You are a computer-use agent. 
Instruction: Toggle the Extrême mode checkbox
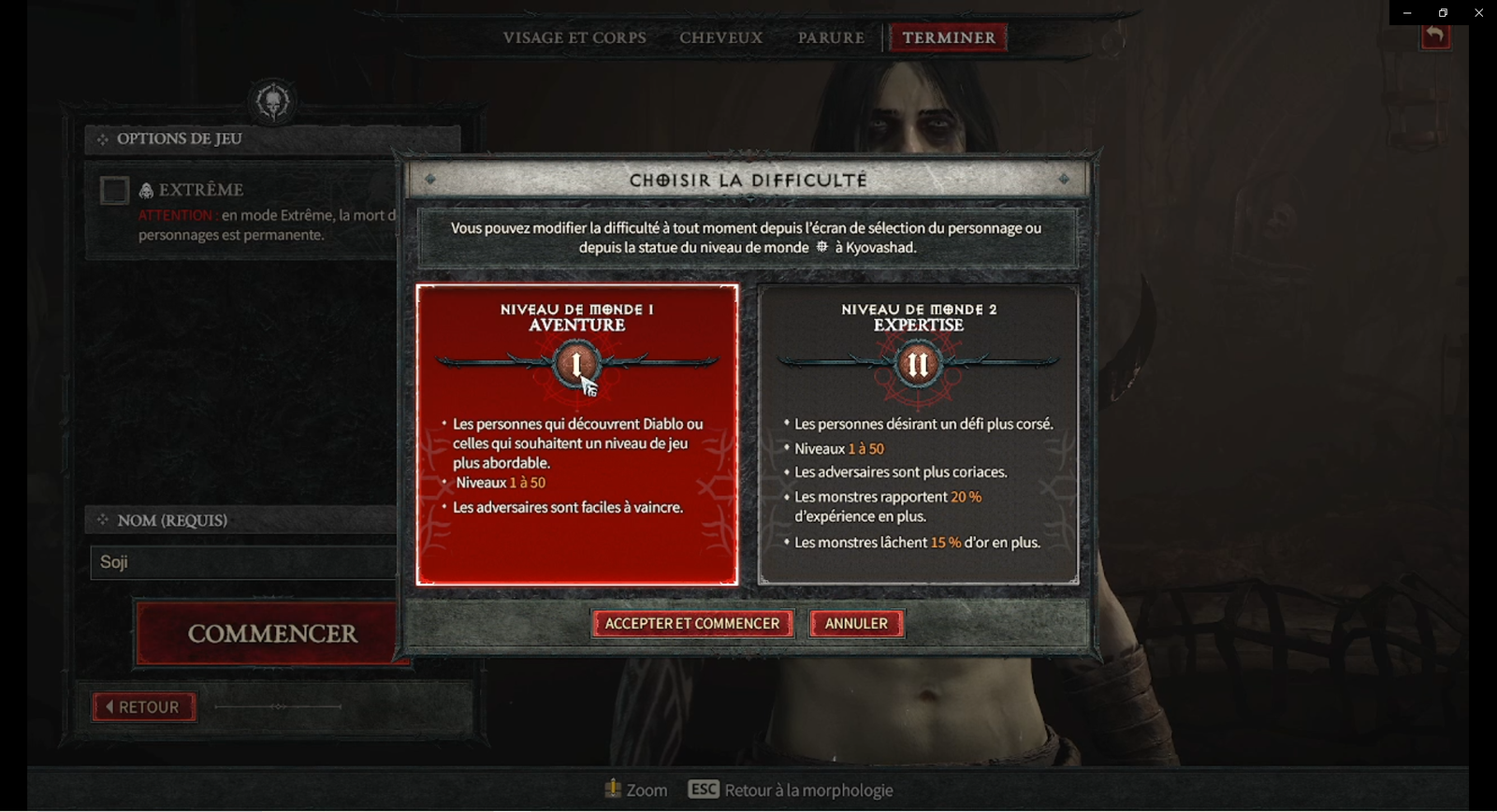(114, 191)
